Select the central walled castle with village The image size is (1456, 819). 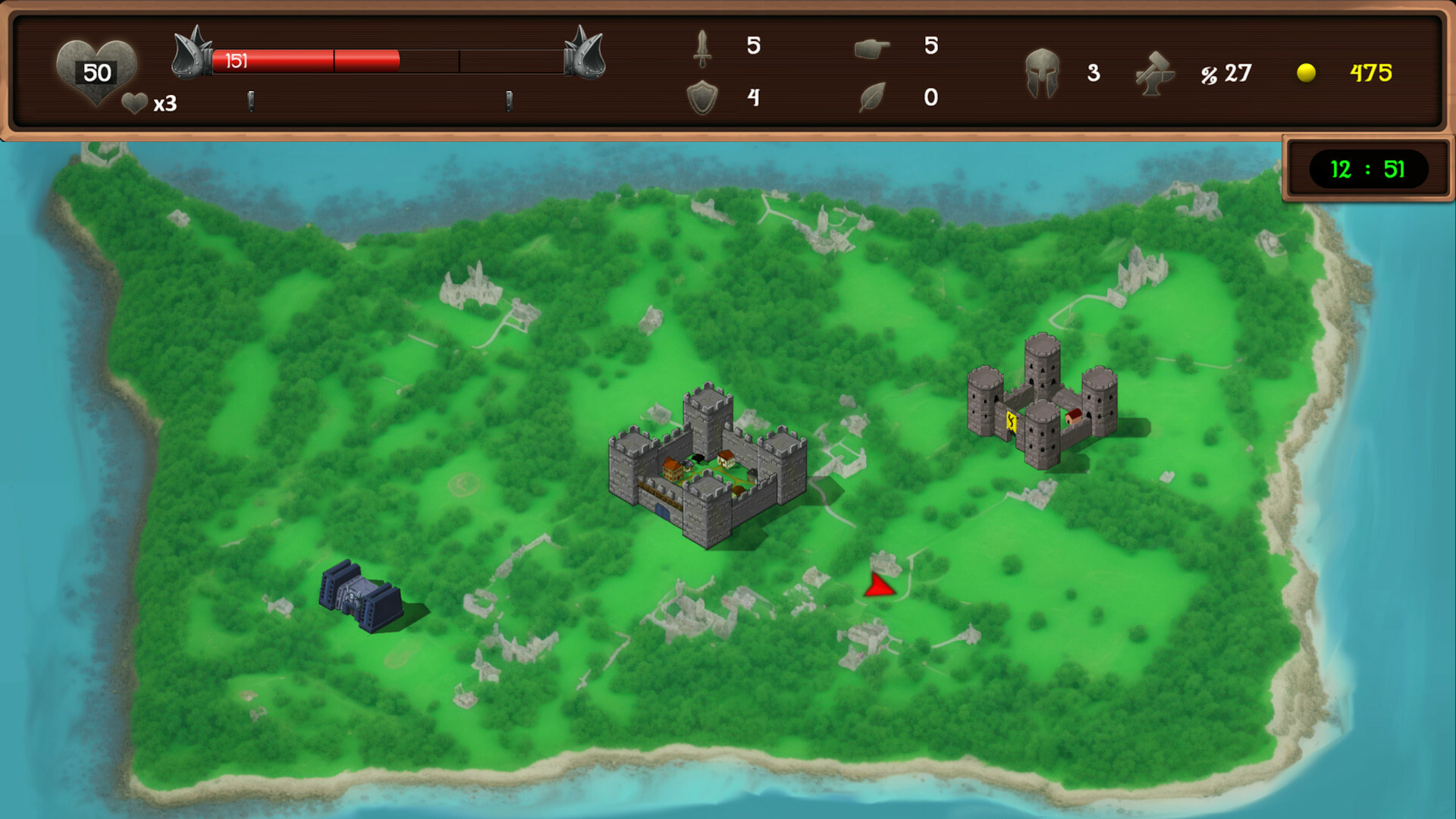(x=708, y=466)
